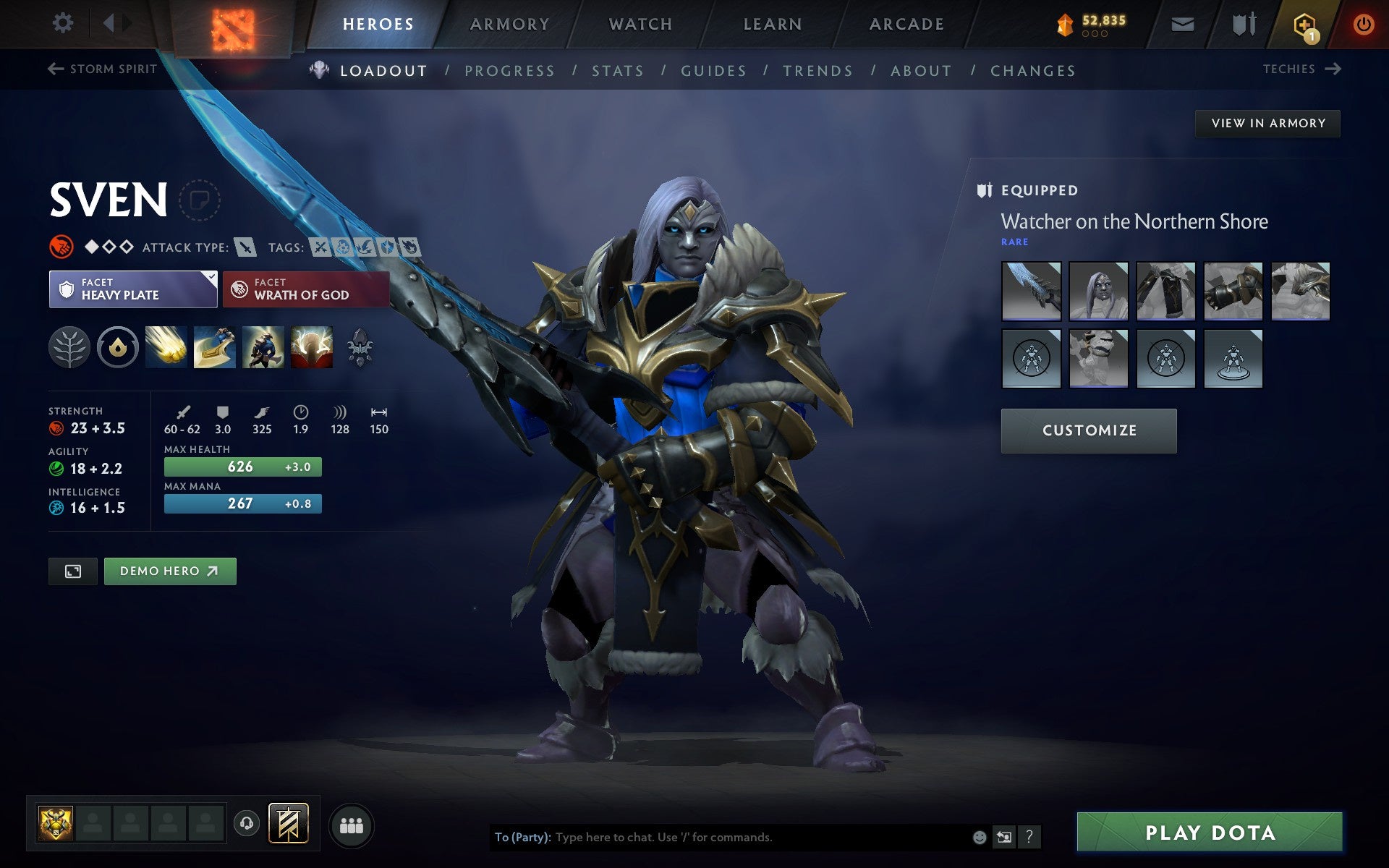Open the mail envelope notifications icon
1389x868 pixels.
[1182, 23]
